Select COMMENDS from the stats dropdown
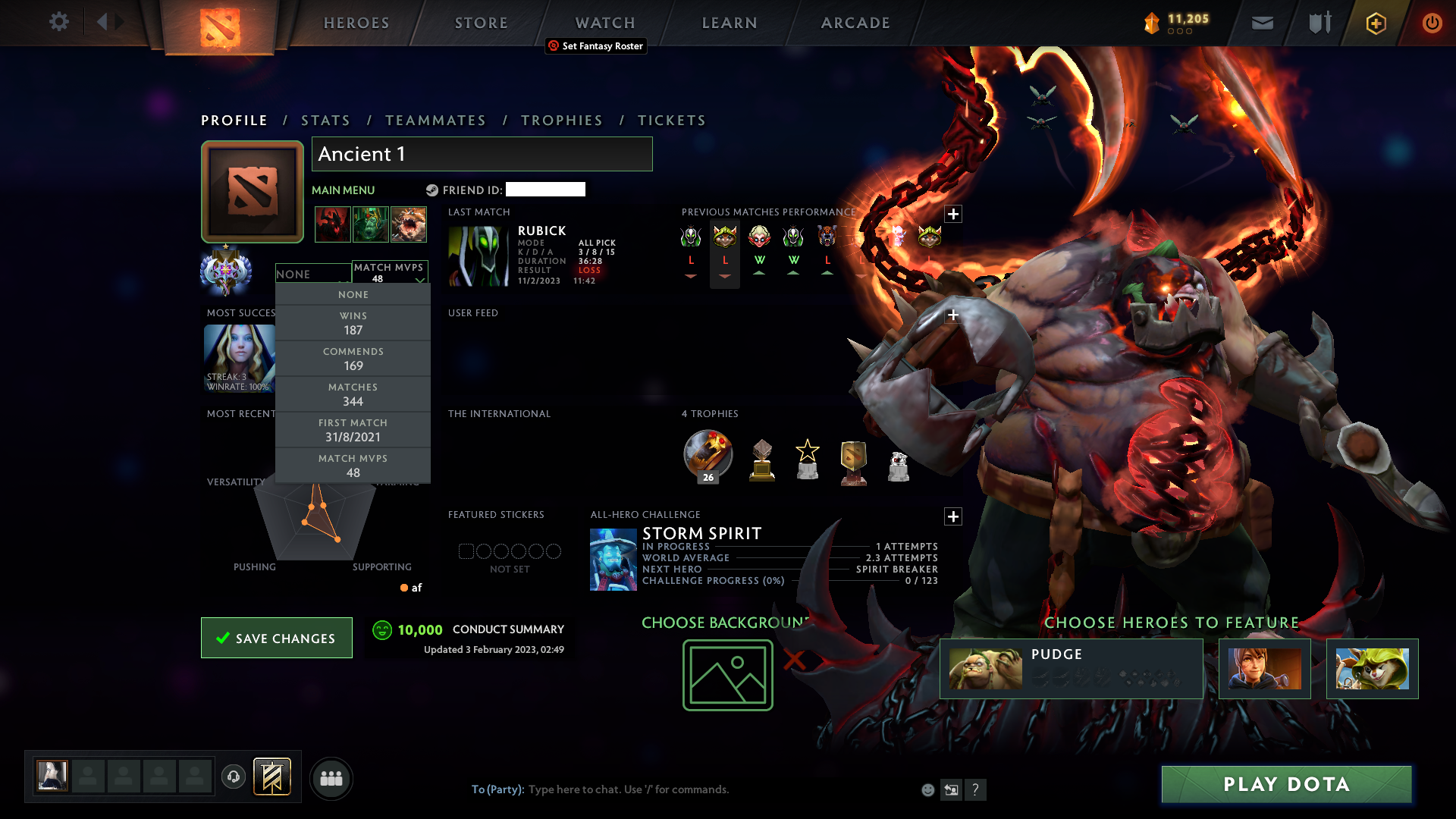The height and width of the screenshot is (819, 1456). click(x=353, y=358)
